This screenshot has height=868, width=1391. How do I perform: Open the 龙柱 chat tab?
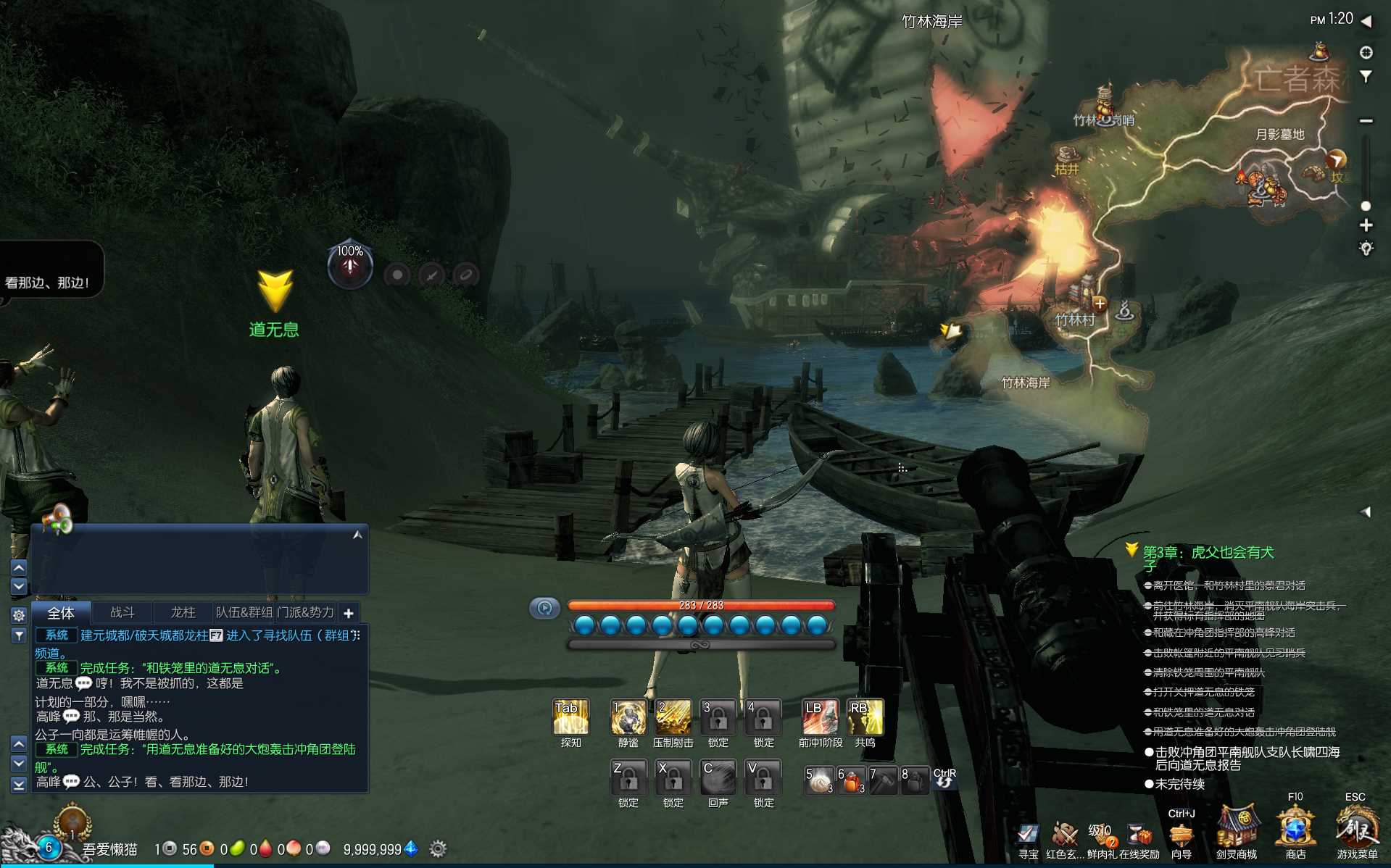coord(183,612)
